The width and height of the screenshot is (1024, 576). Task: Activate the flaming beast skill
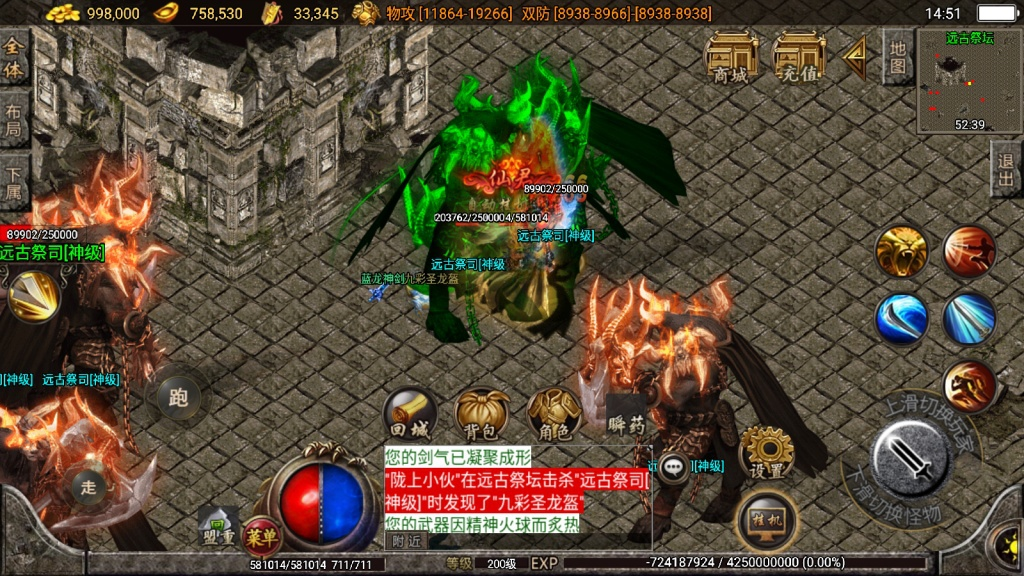coord(969,386)
